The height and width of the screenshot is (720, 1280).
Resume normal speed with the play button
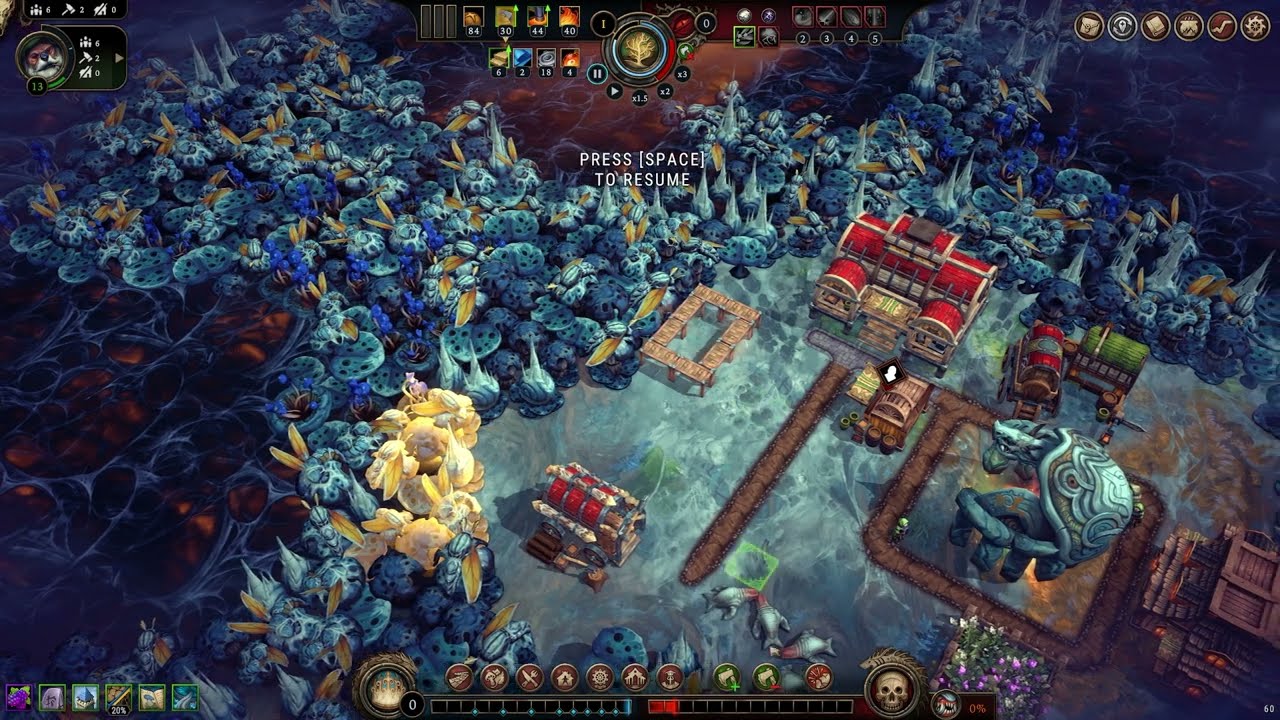coord(614,91)
